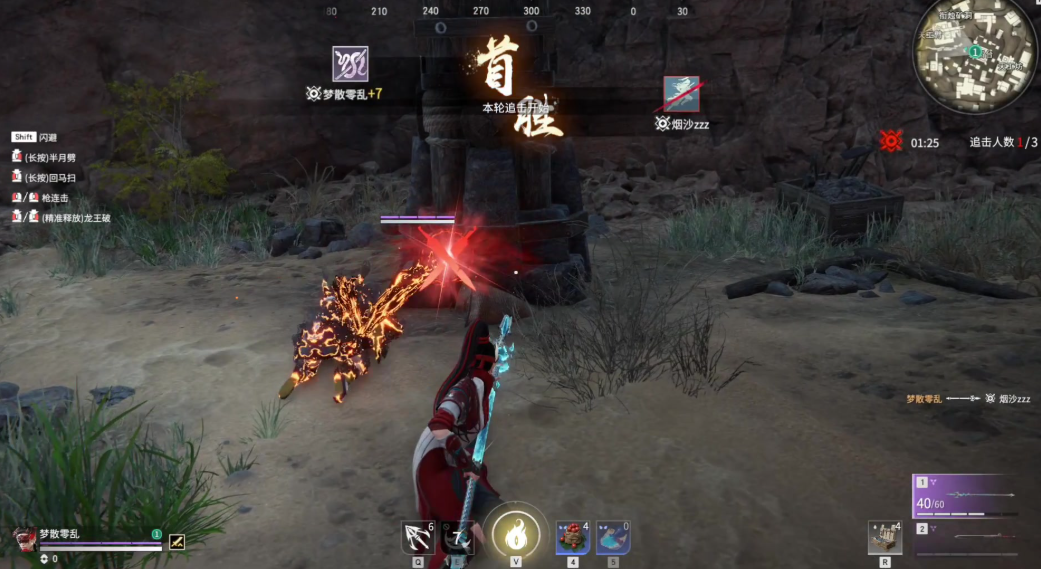The width and height of the screenshot is (1041, 569).
Task: Click the red pursuit target icon
Action: coord(891,142)
